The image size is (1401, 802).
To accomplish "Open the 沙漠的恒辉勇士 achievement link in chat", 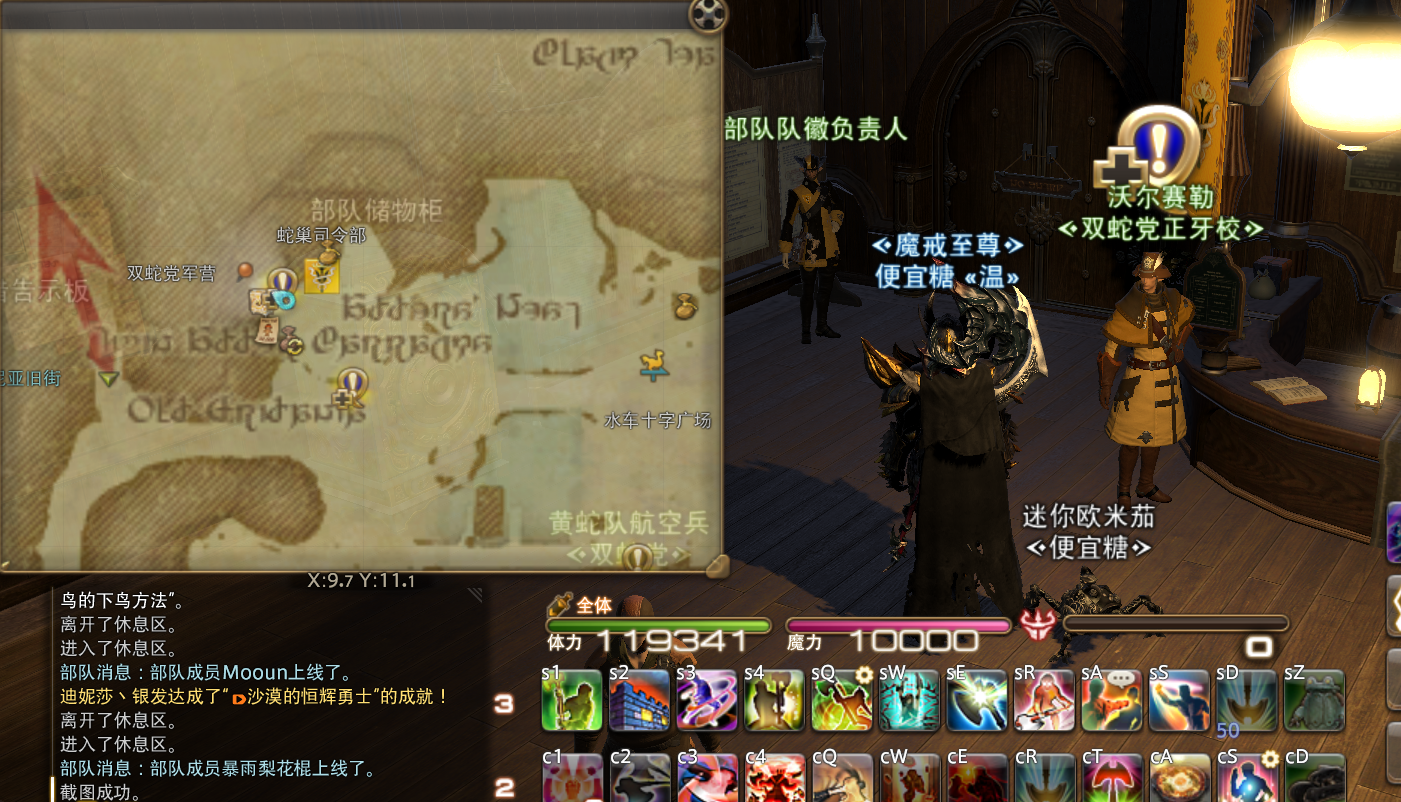I will click(308, 698).
